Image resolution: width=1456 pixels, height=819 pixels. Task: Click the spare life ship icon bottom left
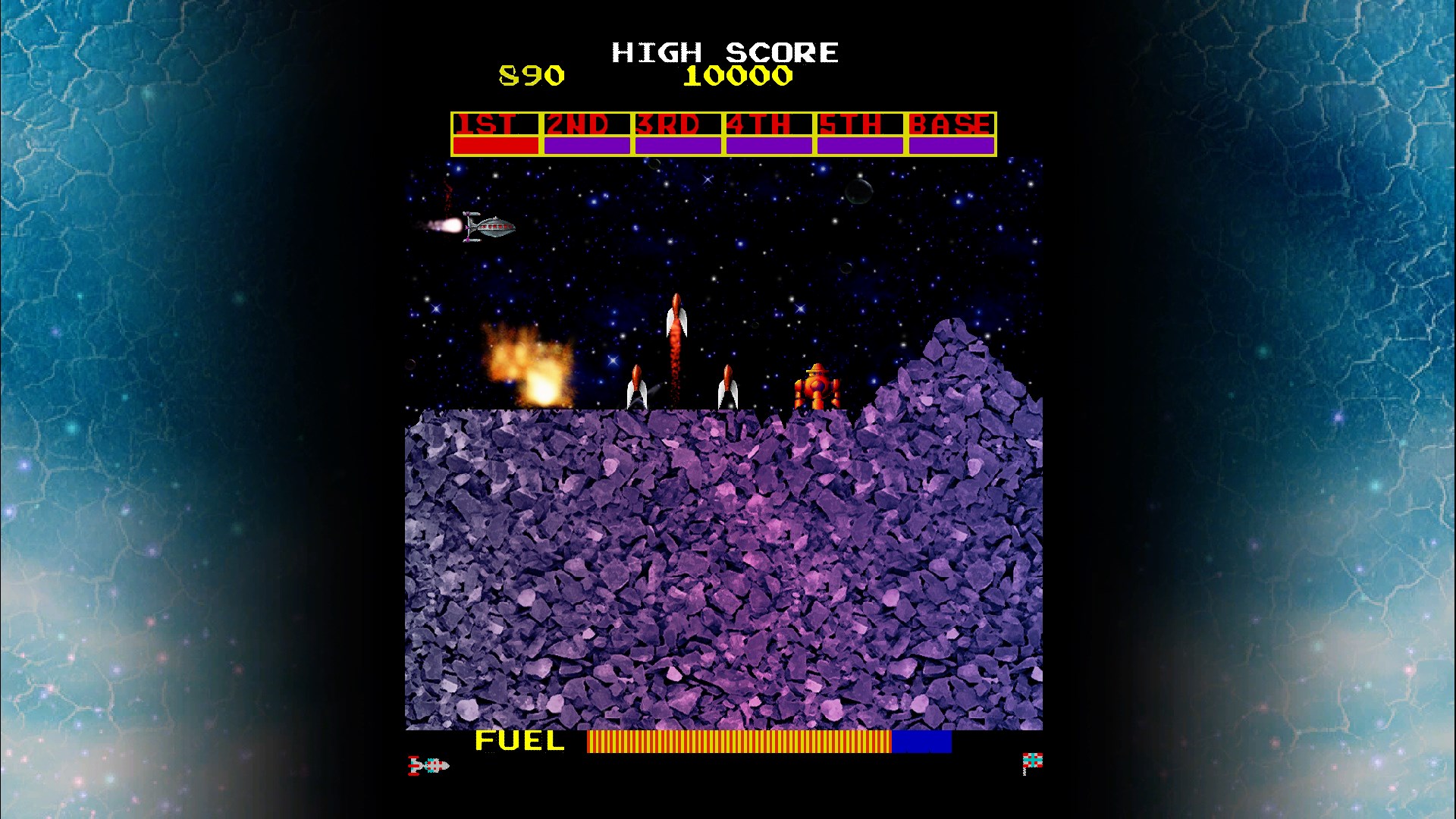[428, 766]
